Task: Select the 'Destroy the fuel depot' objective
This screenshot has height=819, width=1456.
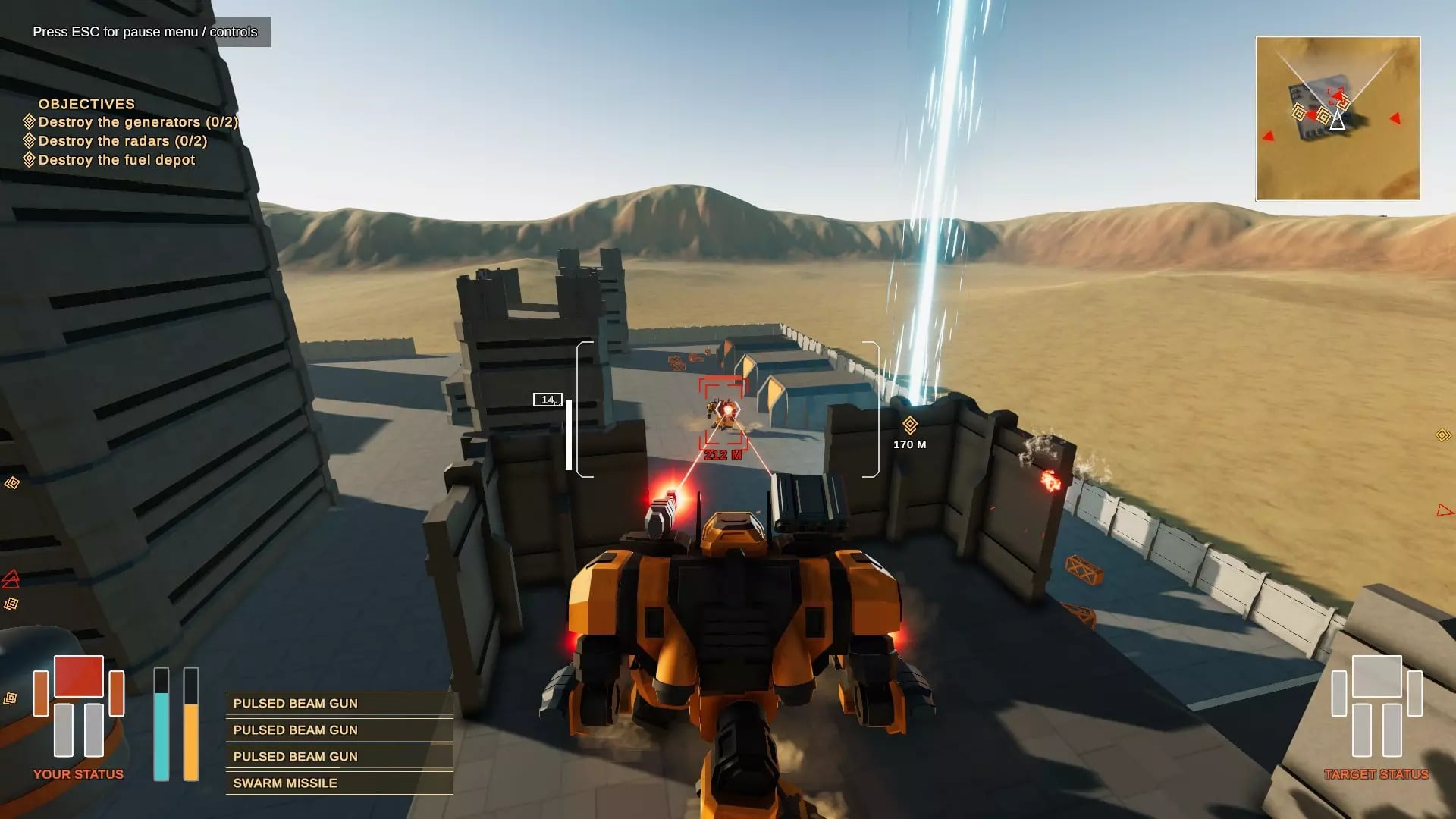Action: [116, 160]
